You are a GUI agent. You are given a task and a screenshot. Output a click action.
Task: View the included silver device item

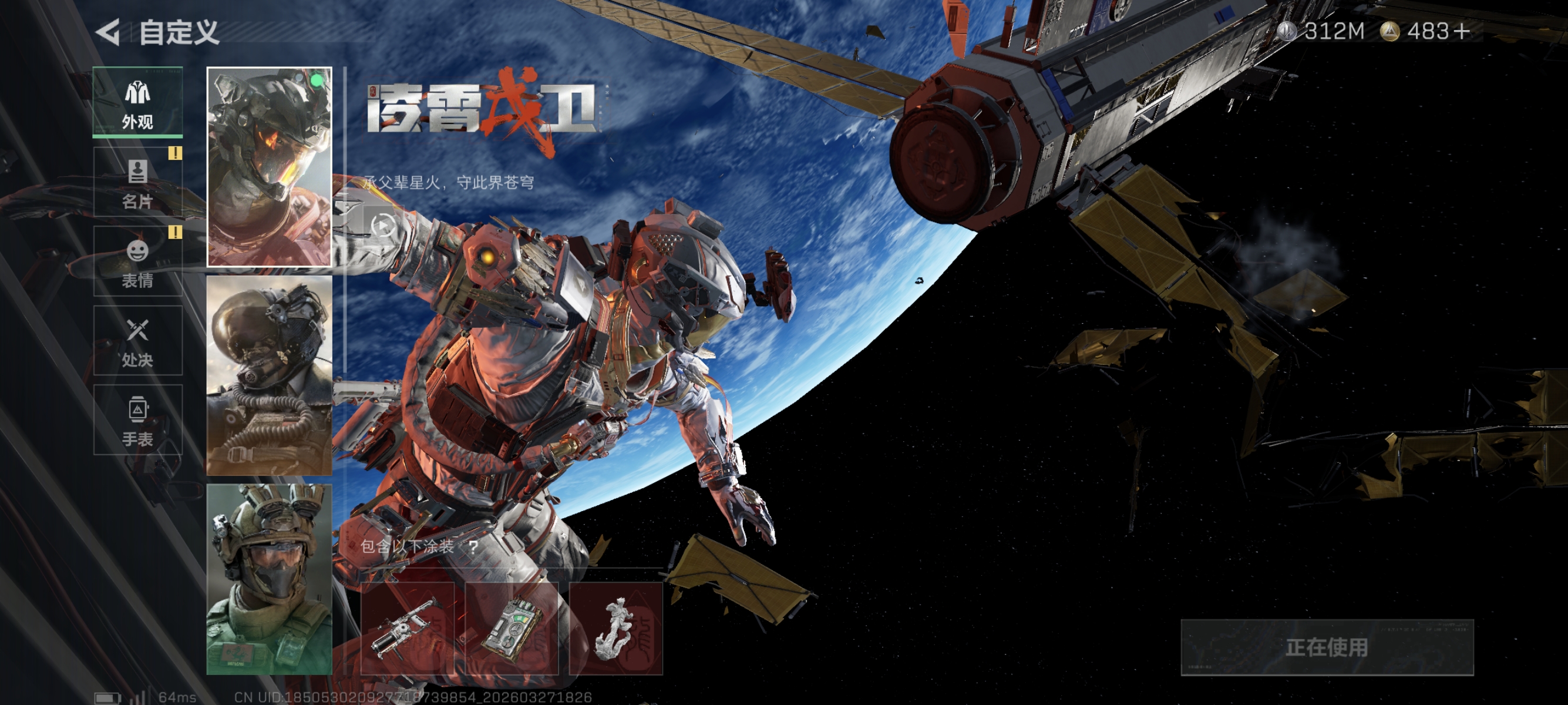pyautogui.click(x=512, y=628)
